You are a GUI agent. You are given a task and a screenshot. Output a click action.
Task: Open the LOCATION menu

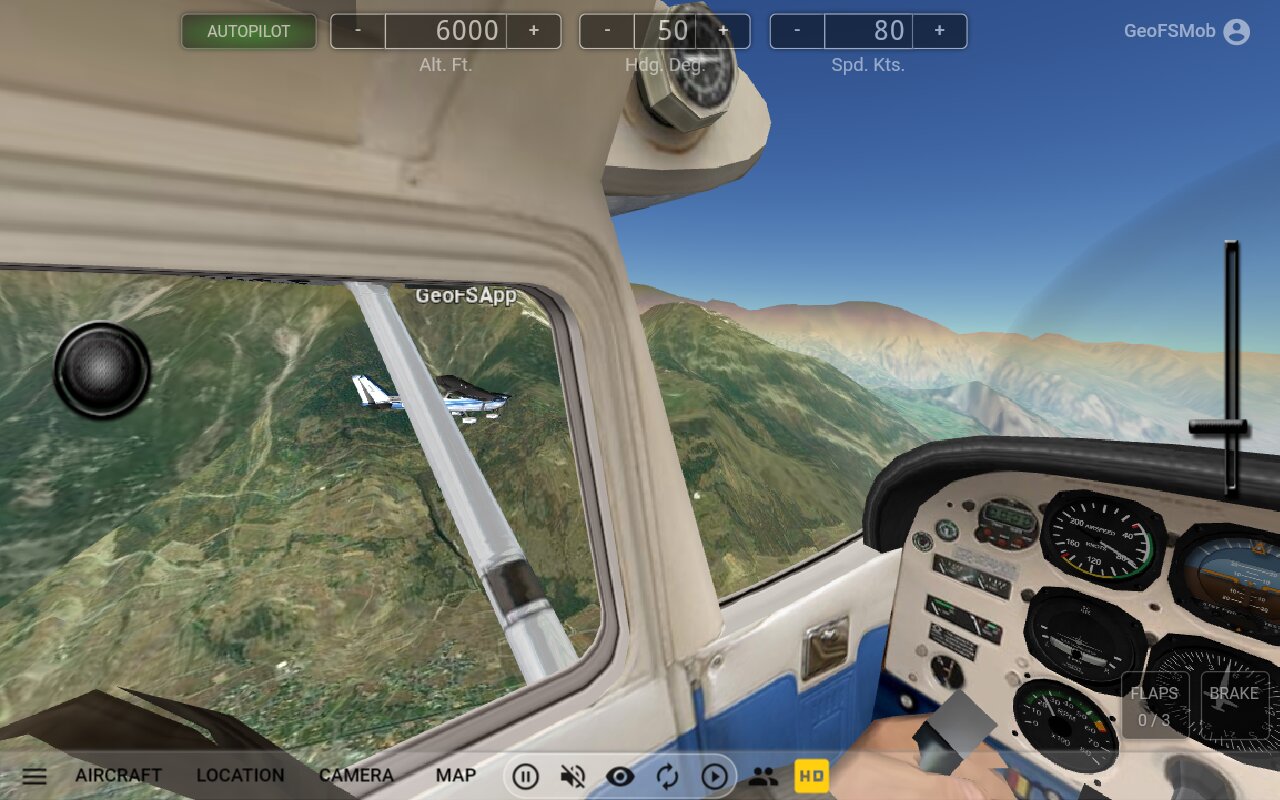[x=240, y=775]
